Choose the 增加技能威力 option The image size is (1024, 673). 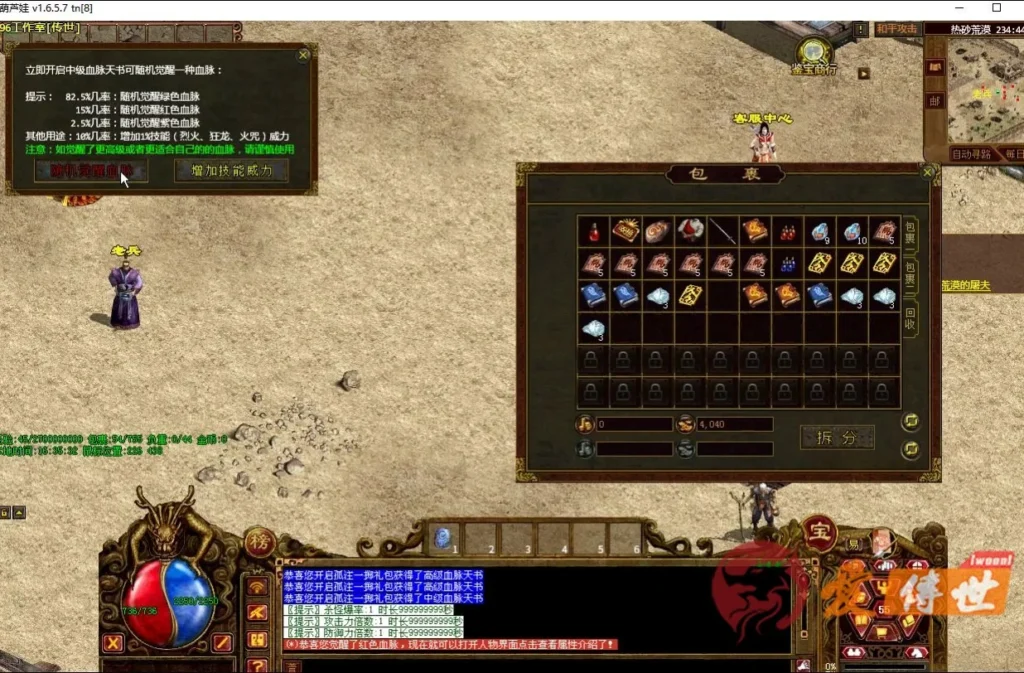click(232, 170)
